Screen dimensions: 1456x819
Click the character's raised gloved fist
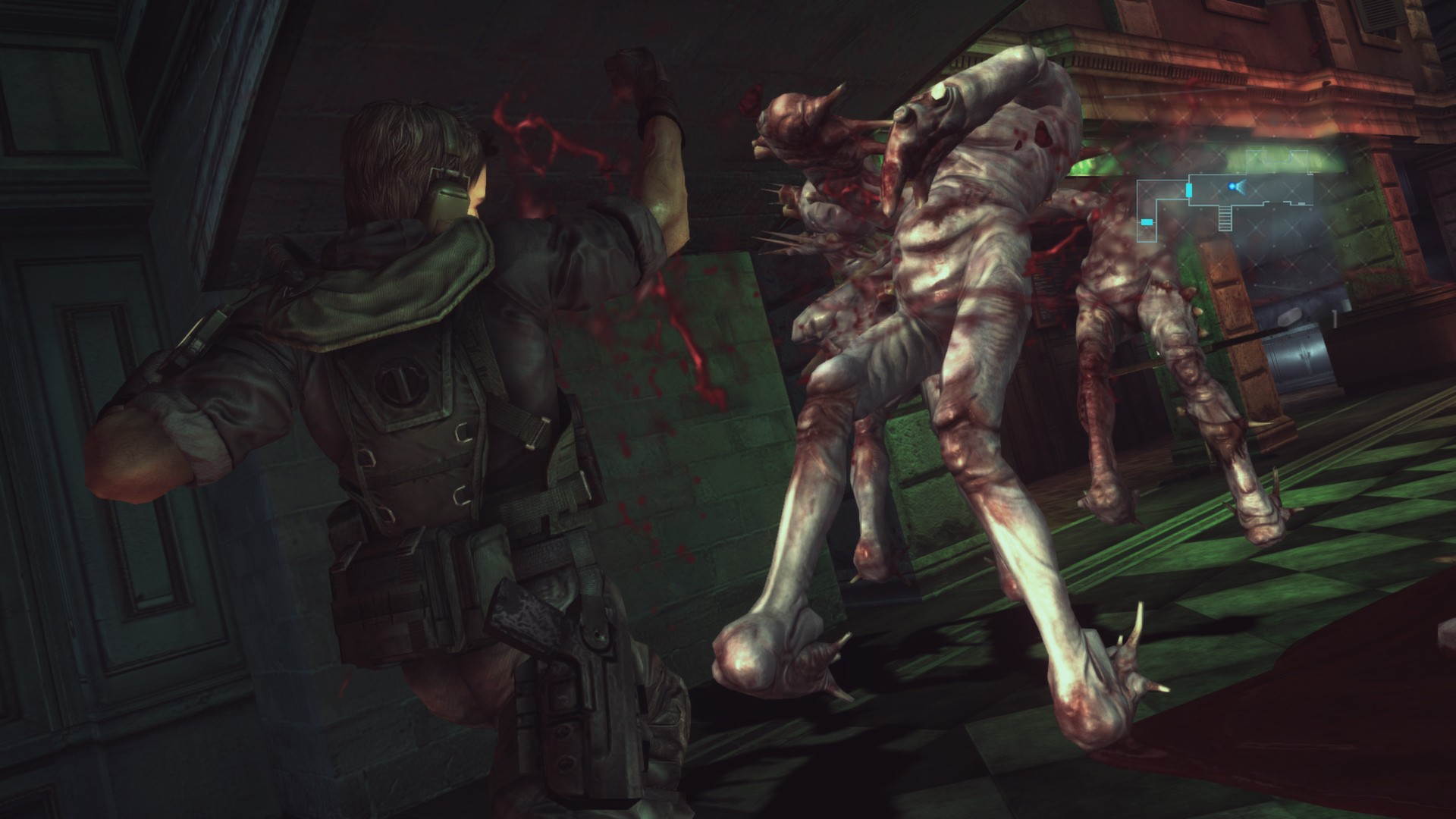point(641,76)
